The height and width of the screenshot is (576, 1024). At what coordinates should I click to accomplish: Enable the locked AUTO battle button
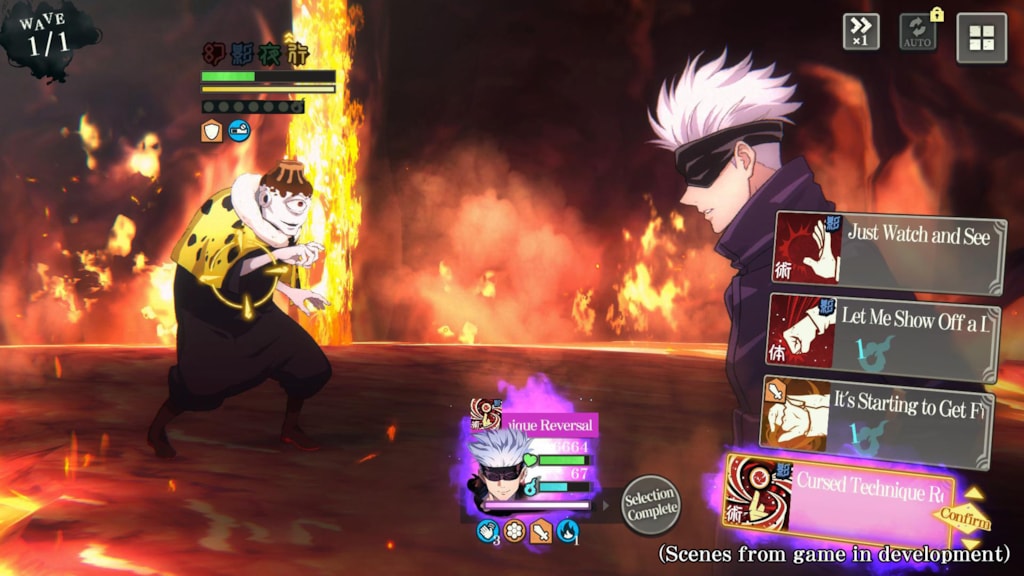pyautogui.click(x=917, y=31)
